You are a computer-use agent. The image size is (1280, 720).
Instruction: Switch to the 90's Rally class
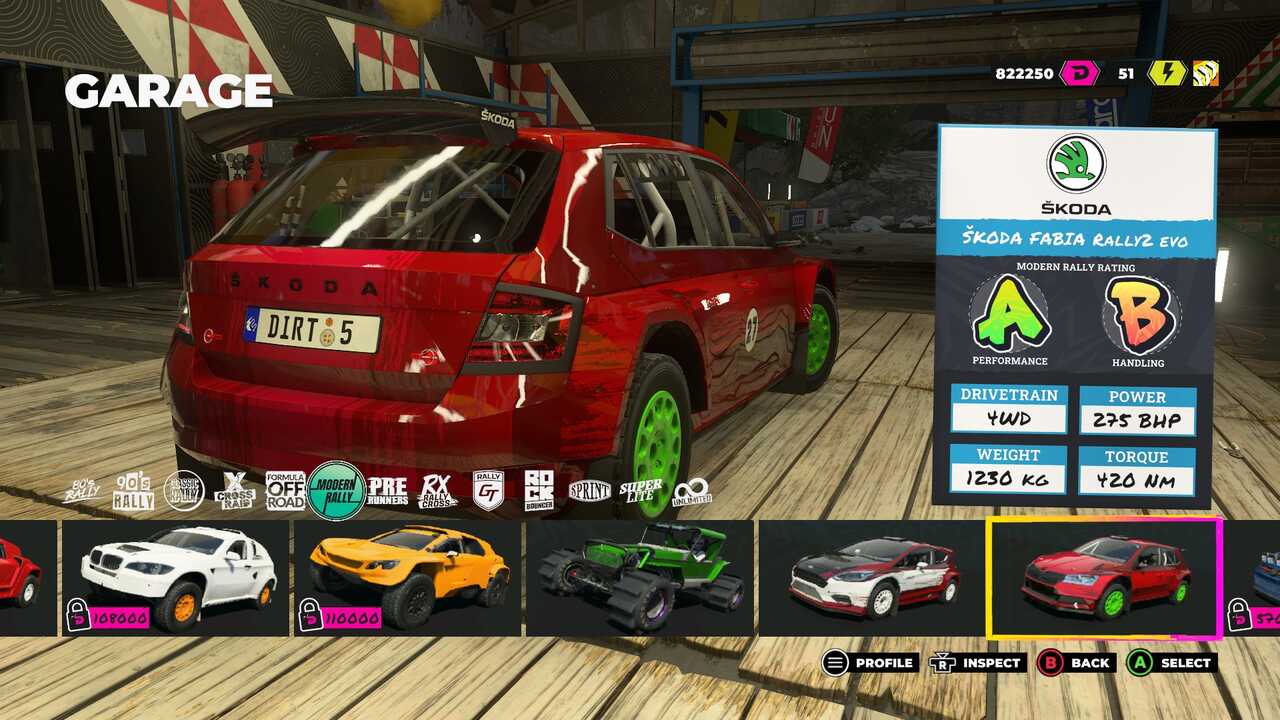[133, 491]
